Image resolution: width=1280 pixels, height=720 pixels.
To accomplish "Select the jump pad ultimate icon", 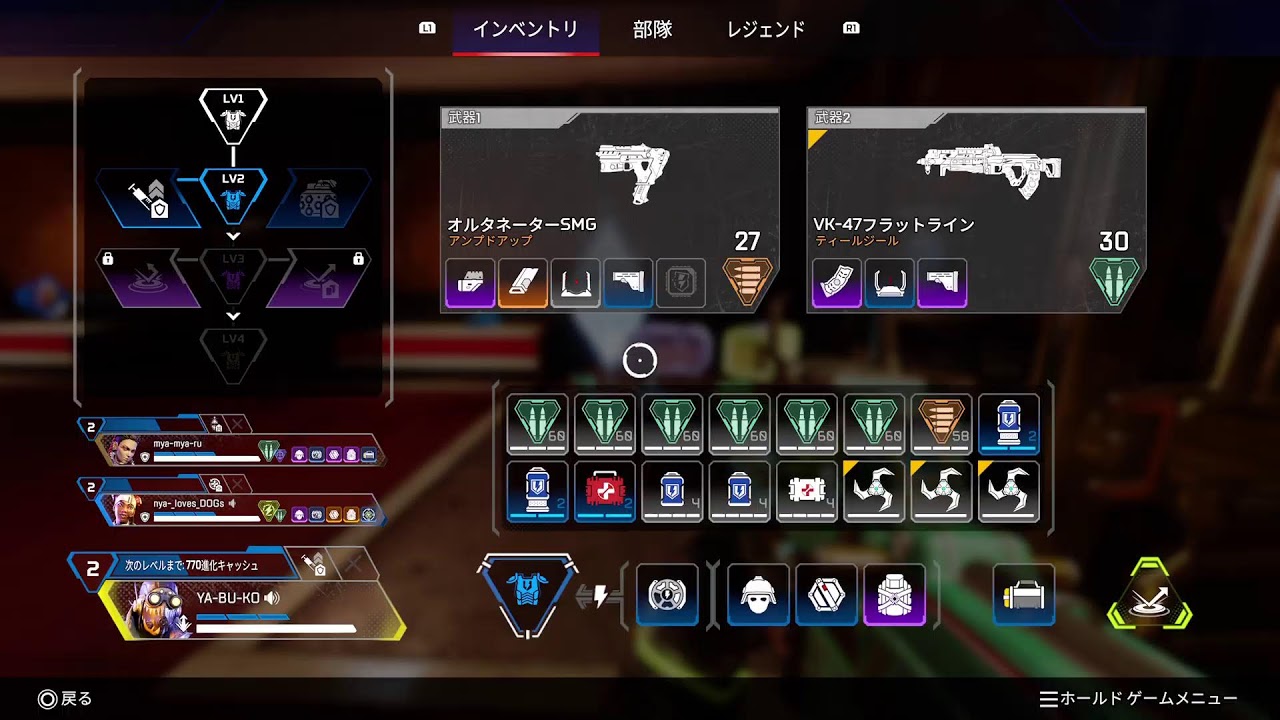I will 1148,595.
